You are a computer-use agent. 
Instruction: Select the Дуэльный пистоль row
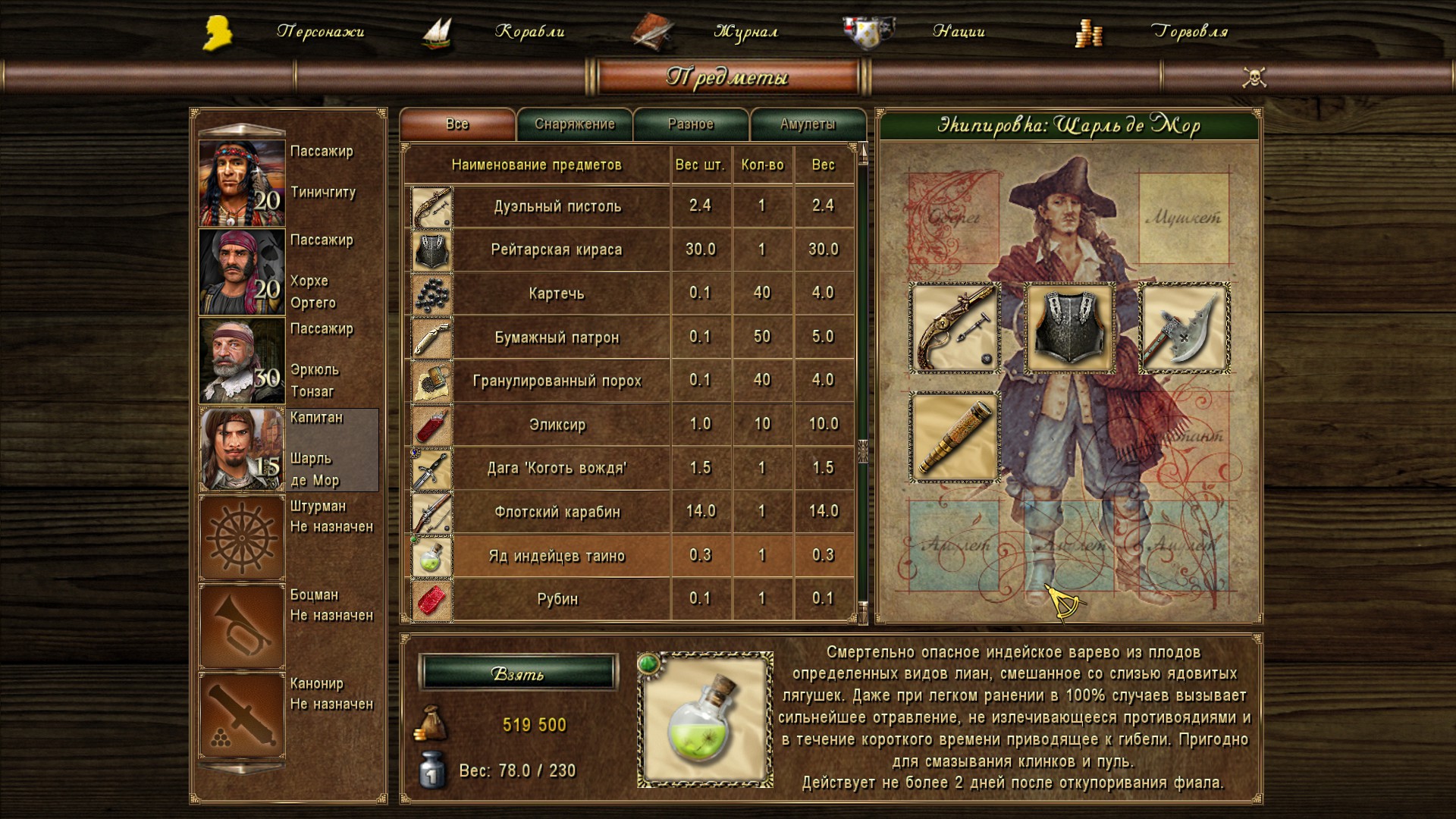click(557, 206)
